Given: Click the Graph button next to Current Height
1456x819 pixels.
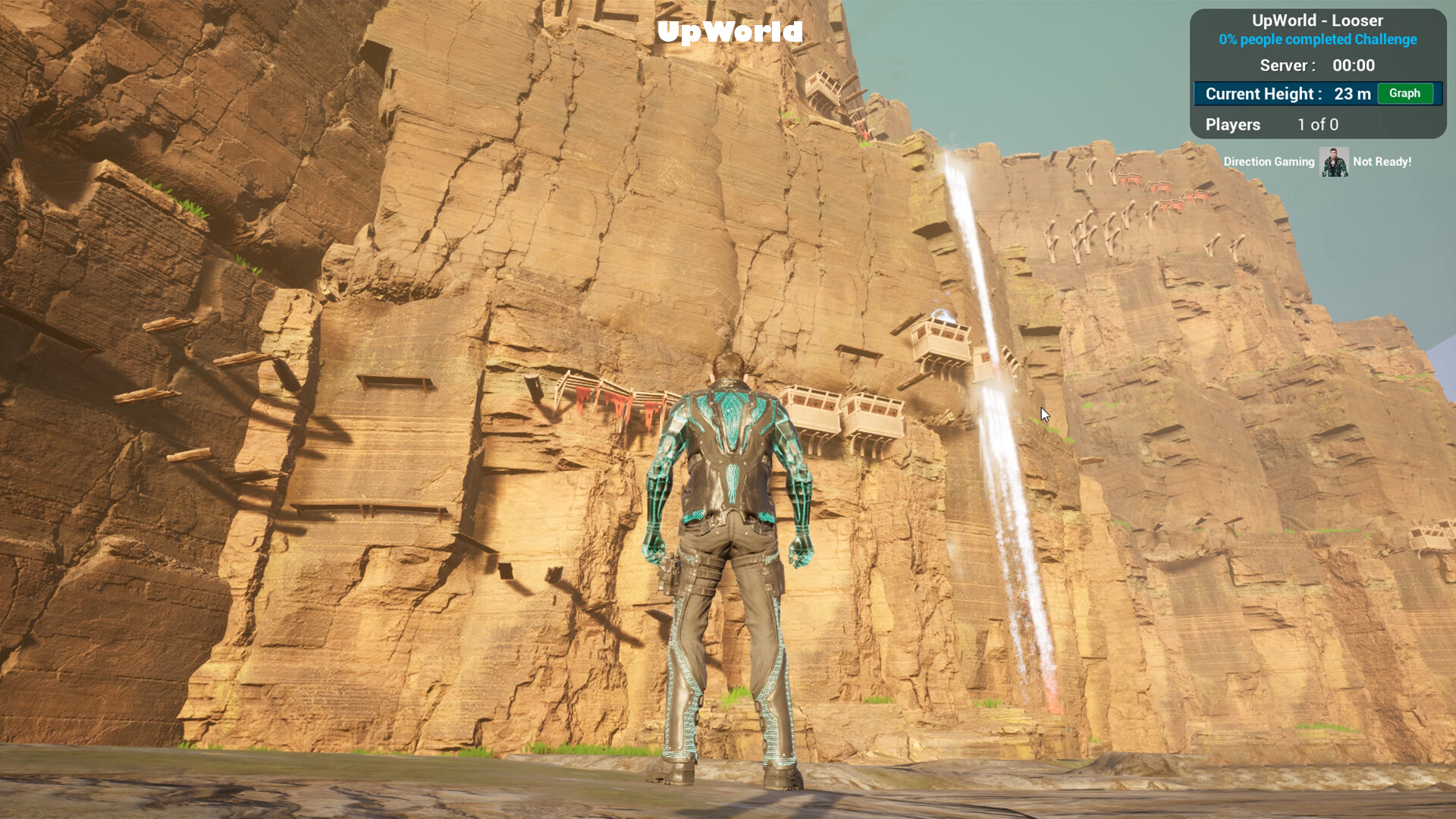Looking at the screenshot, I should [x=1405, y=94].
